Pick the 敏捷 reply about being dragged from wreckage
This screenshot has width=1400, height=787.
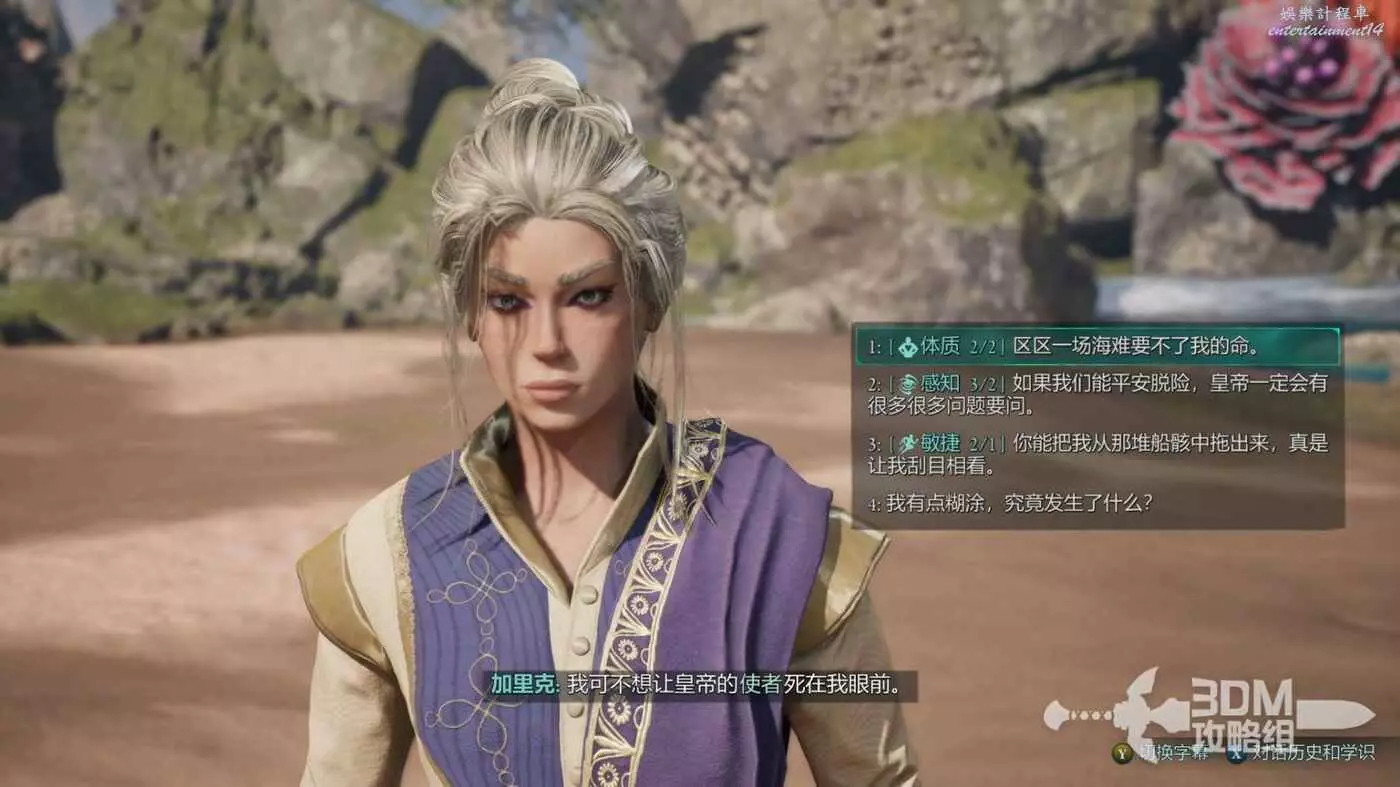click(x=1096, y=455)
